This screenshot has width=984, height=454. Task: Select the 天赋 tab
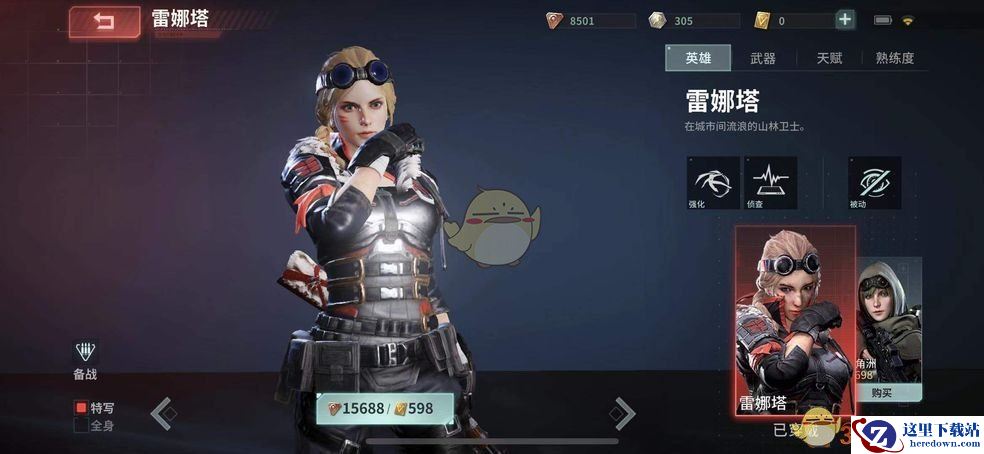pos(829,58)
